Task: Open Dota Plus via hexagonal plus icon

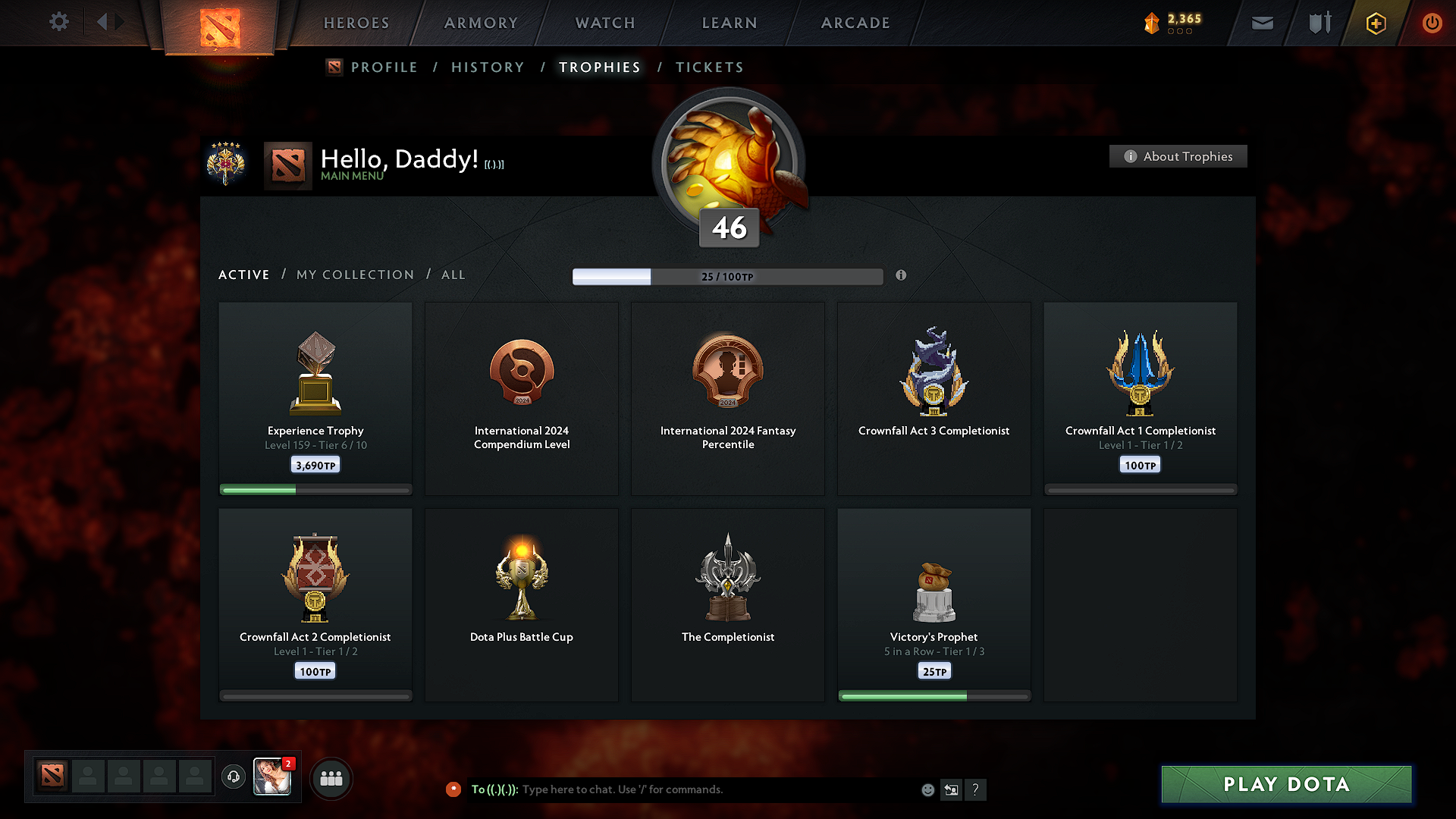Action: (x=1375, y=23)
